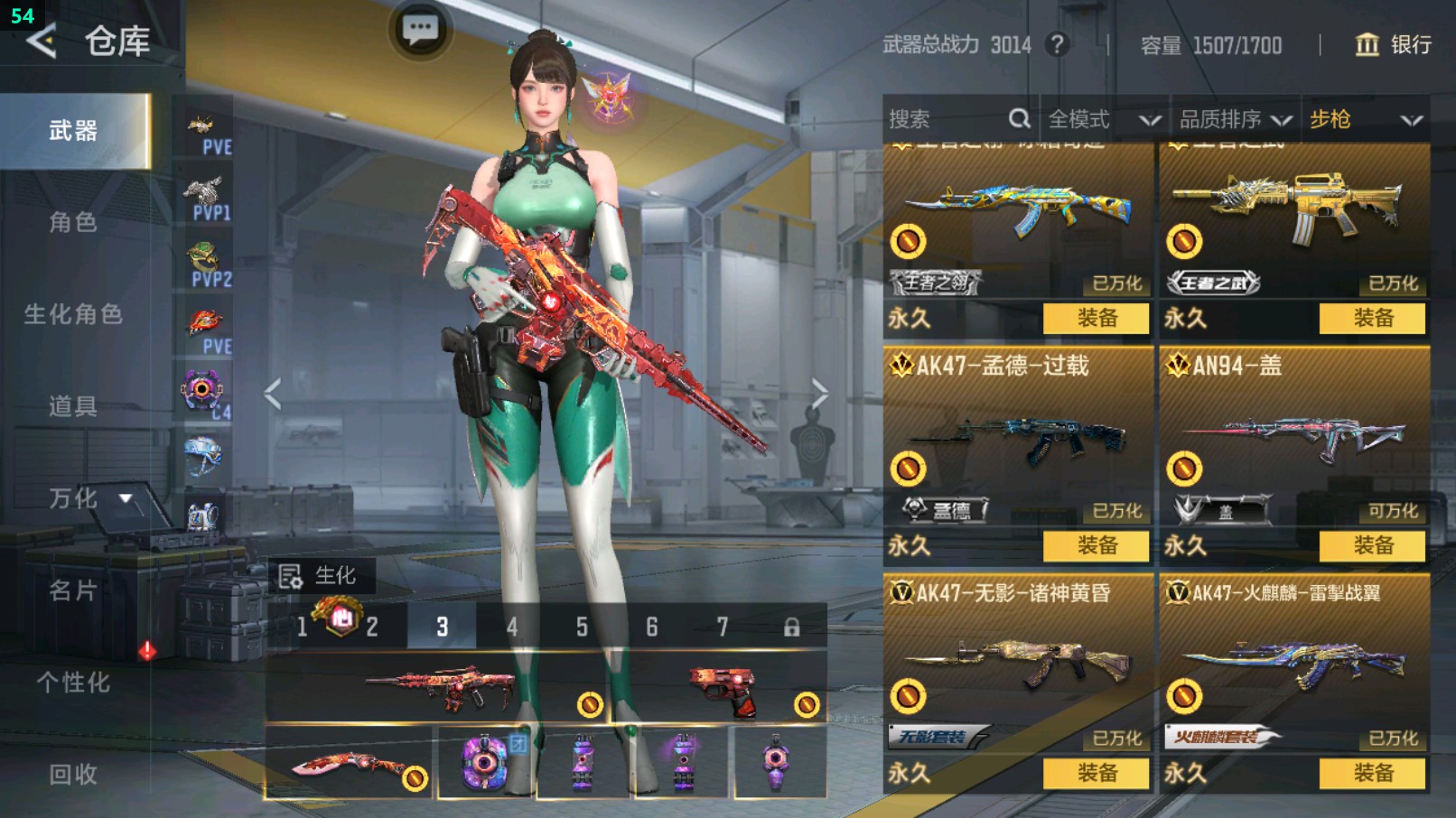Show weapon power help question mark
1456x818 pixels.
pyautogui.click(x=1057, y=44)
